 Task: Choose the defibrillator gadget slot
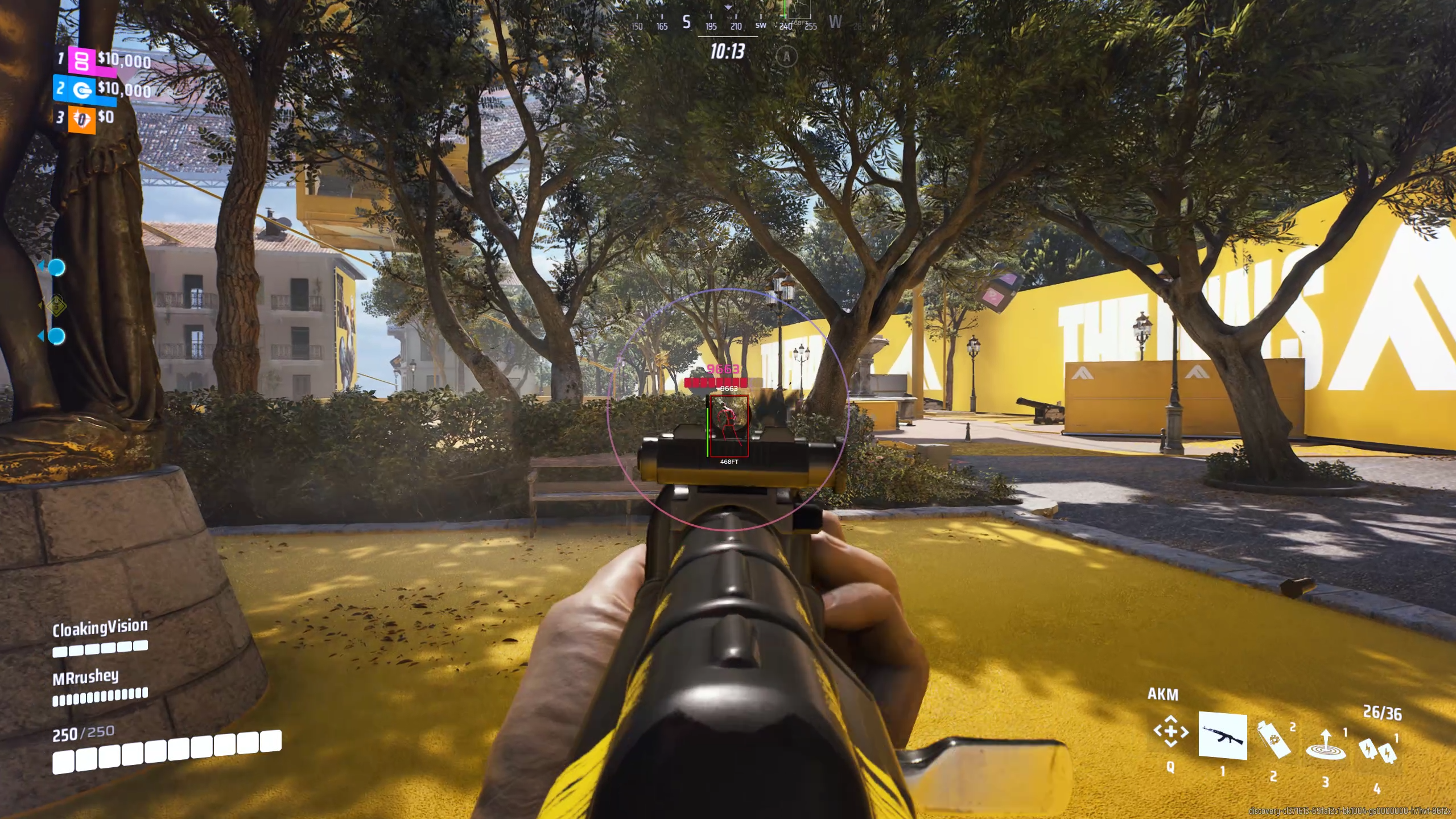pos(1377,751)
